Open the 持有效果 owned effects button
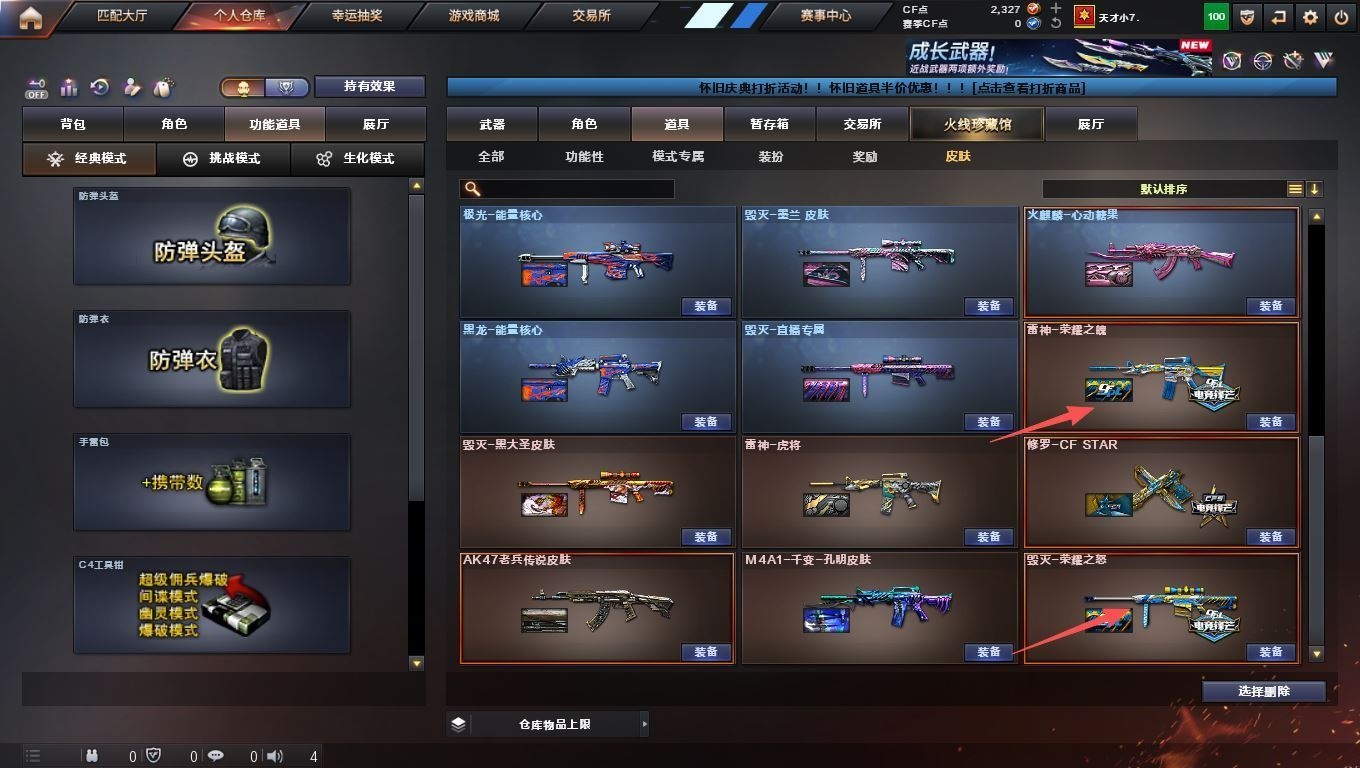Image resolution: width=1360 pixels, height=768 pixels. [x=370, y=87]
